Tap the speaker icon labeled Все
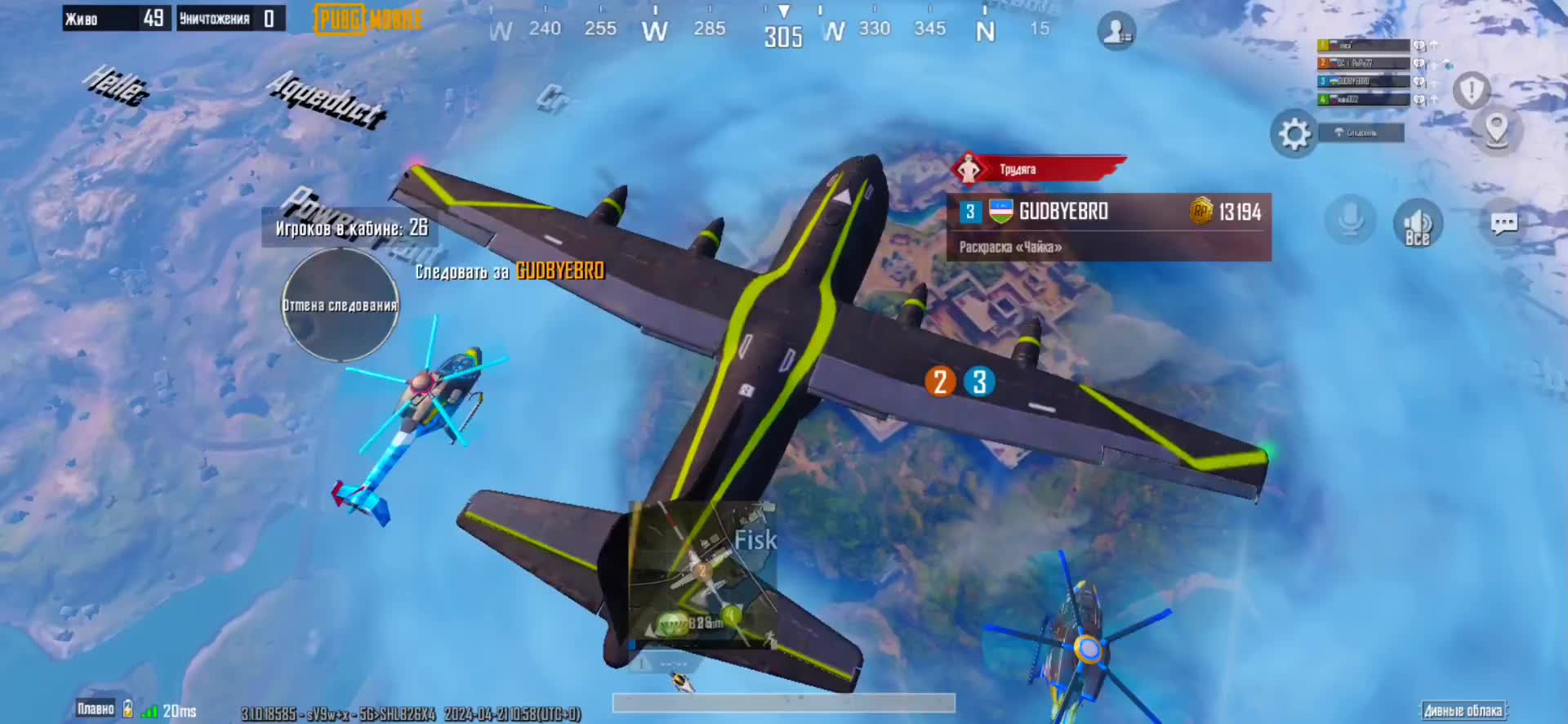The width and height of the screenshot is (1568, 724). tap(1418, 223)
